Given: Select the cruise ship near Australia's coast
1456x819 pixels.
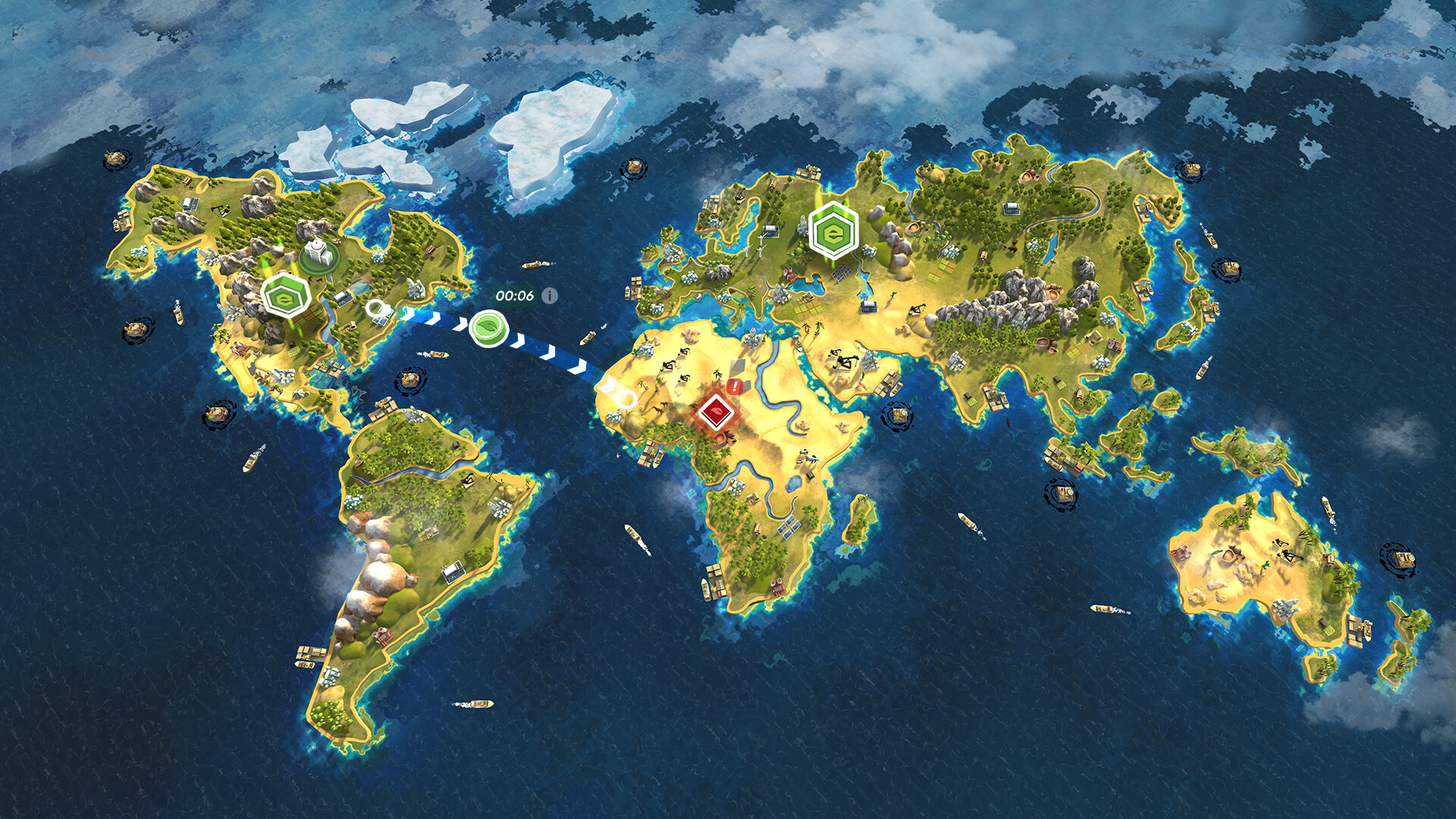Looking at the screenshot, I should 1328,507.
